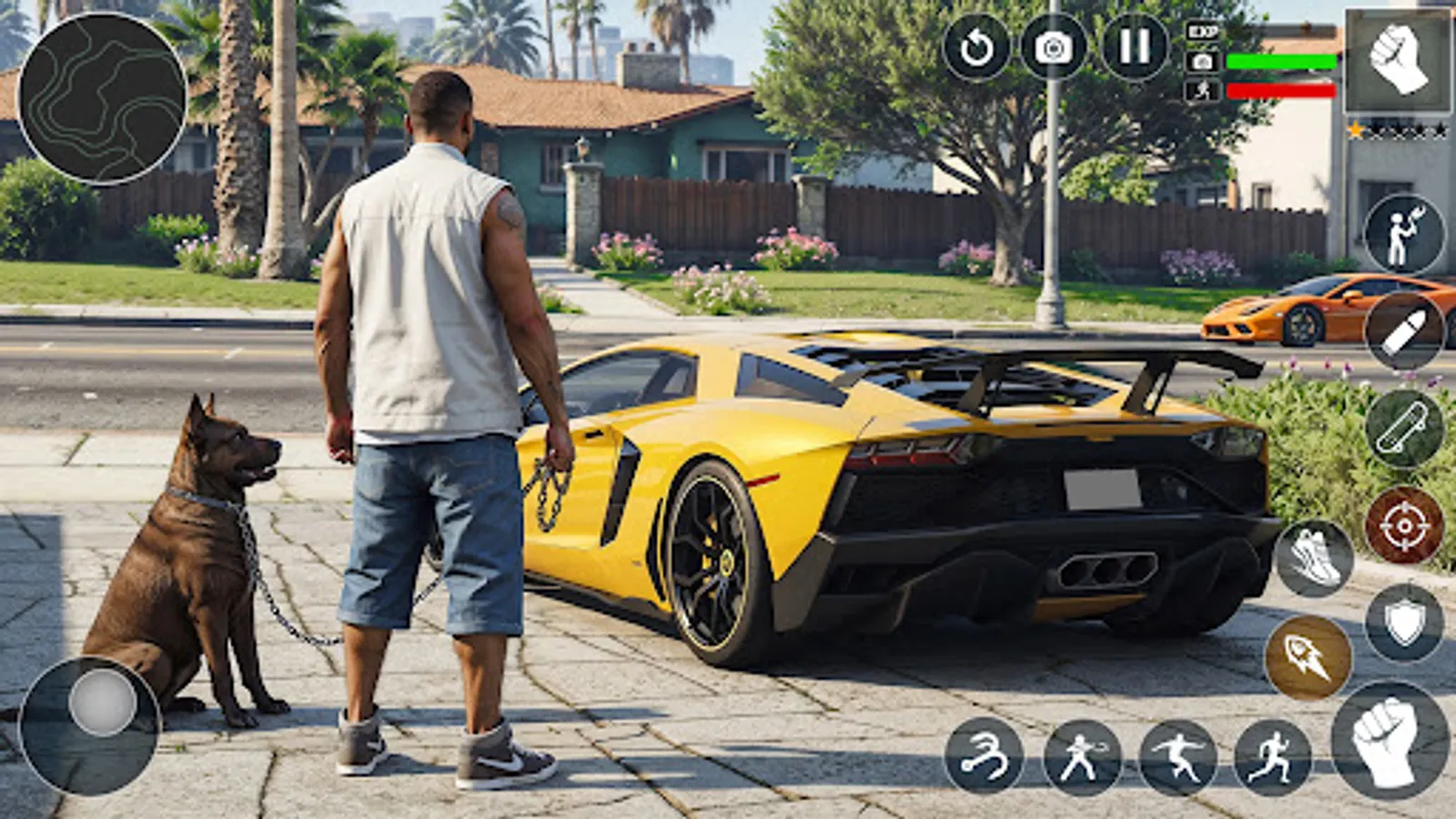Image resolution: width=1456 pixels, height=819 pixels.
Task: Take a photo with the camera icon
Action: pos(1053,45)
